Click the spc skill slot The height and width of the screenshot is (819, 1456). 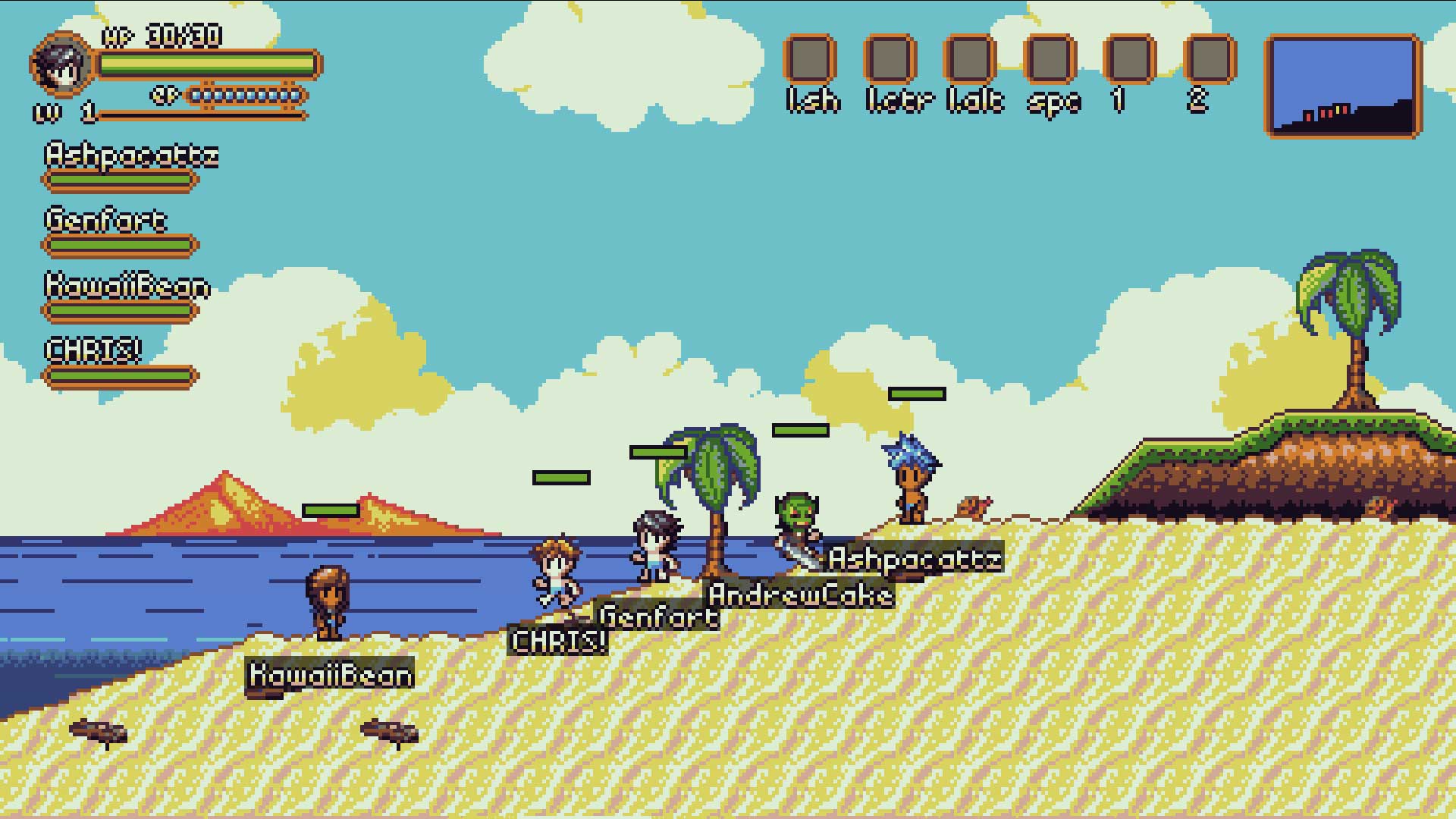click(1050, 58)
